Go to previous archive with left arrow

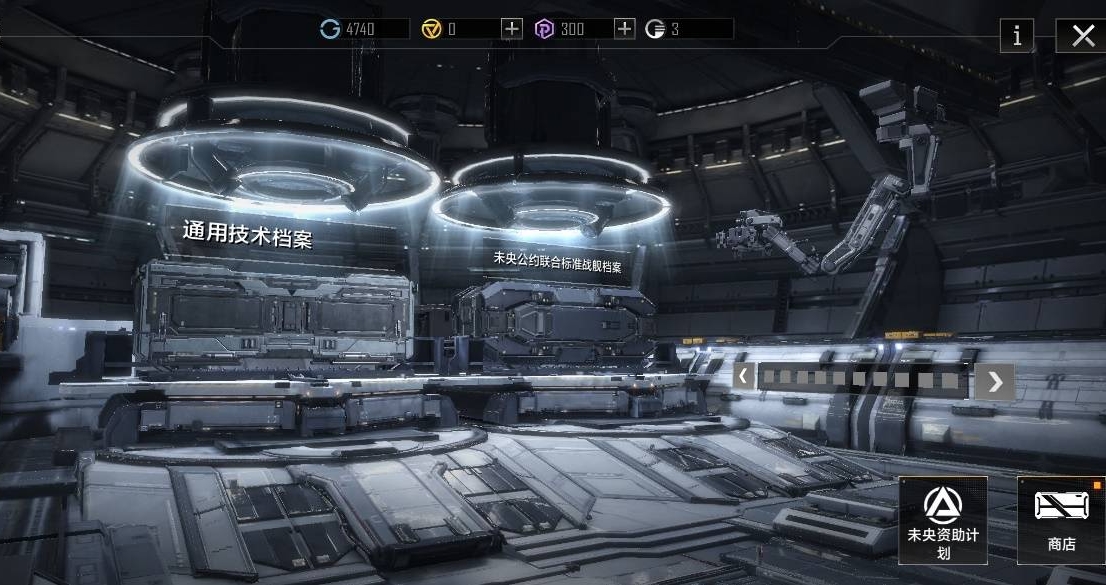click(x=744, y=377)
